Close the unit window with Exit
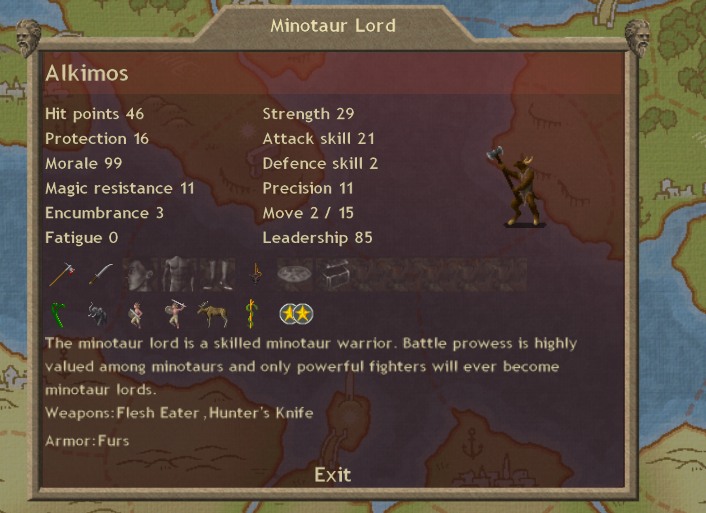Viewport: 706px width, 513px height. tap(332, 474)
